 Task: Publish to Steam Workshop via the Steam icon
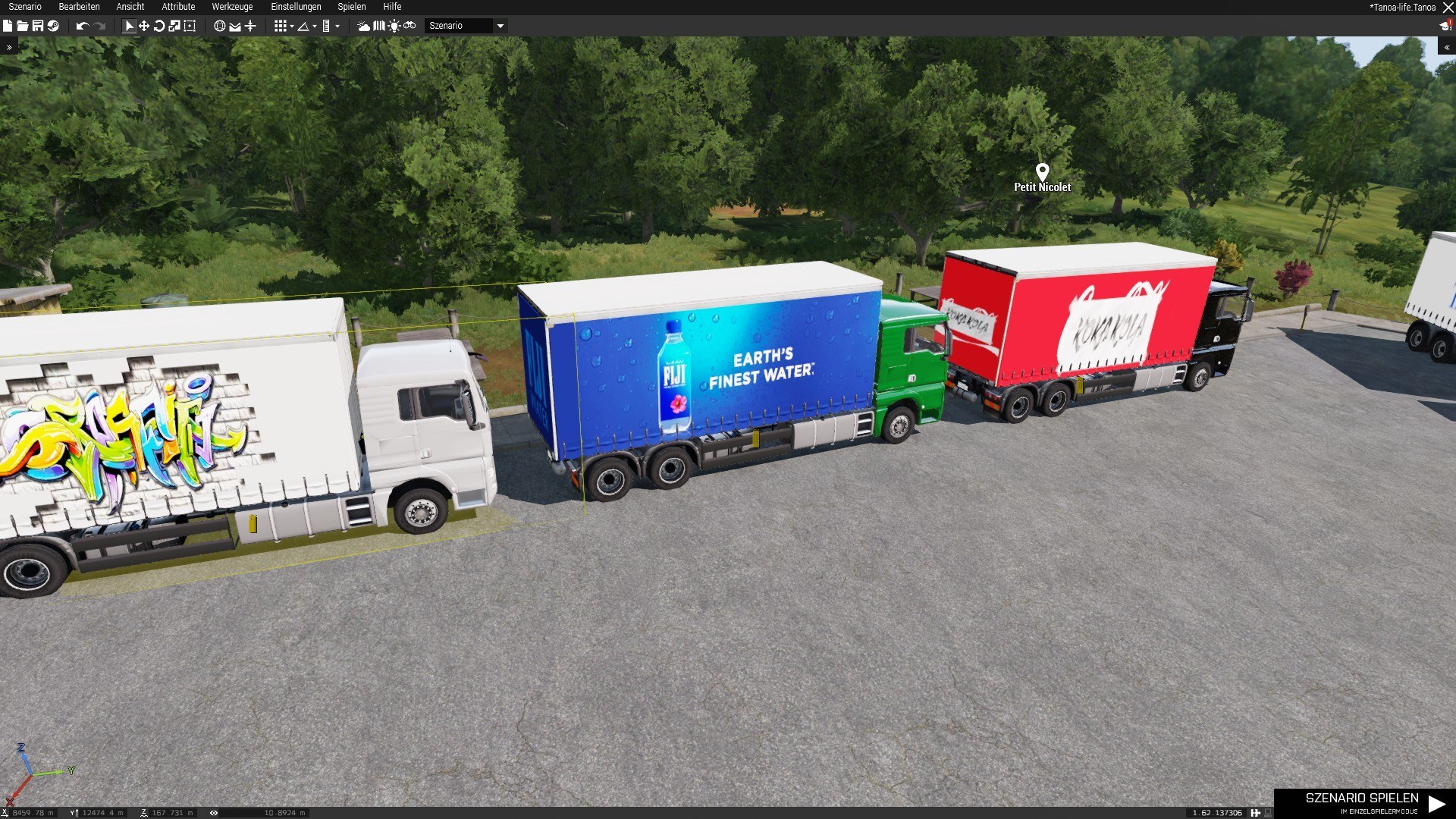point(53,26)
